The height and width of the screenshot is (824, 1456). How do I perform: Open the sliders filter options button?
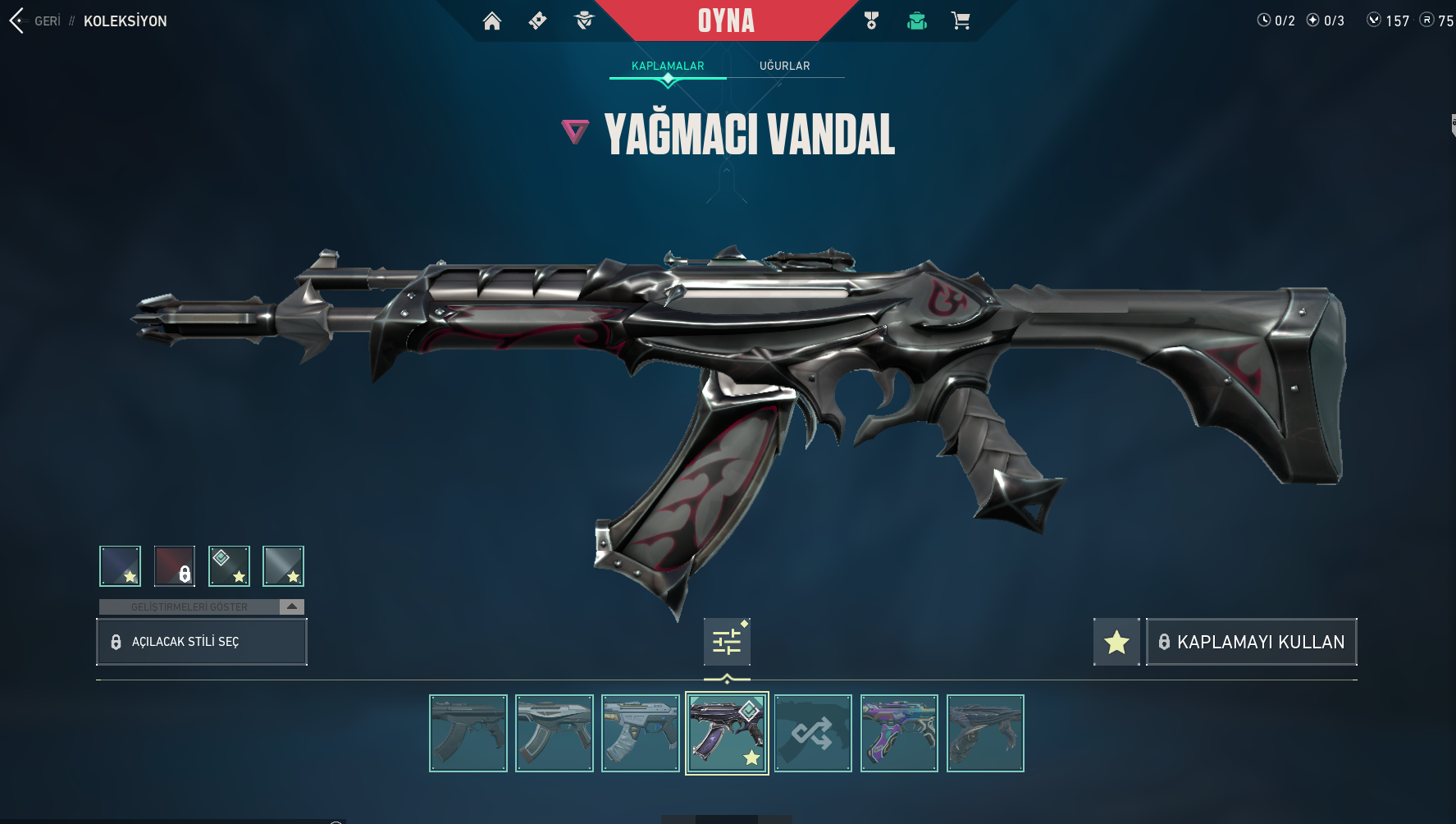click(727, 642)
